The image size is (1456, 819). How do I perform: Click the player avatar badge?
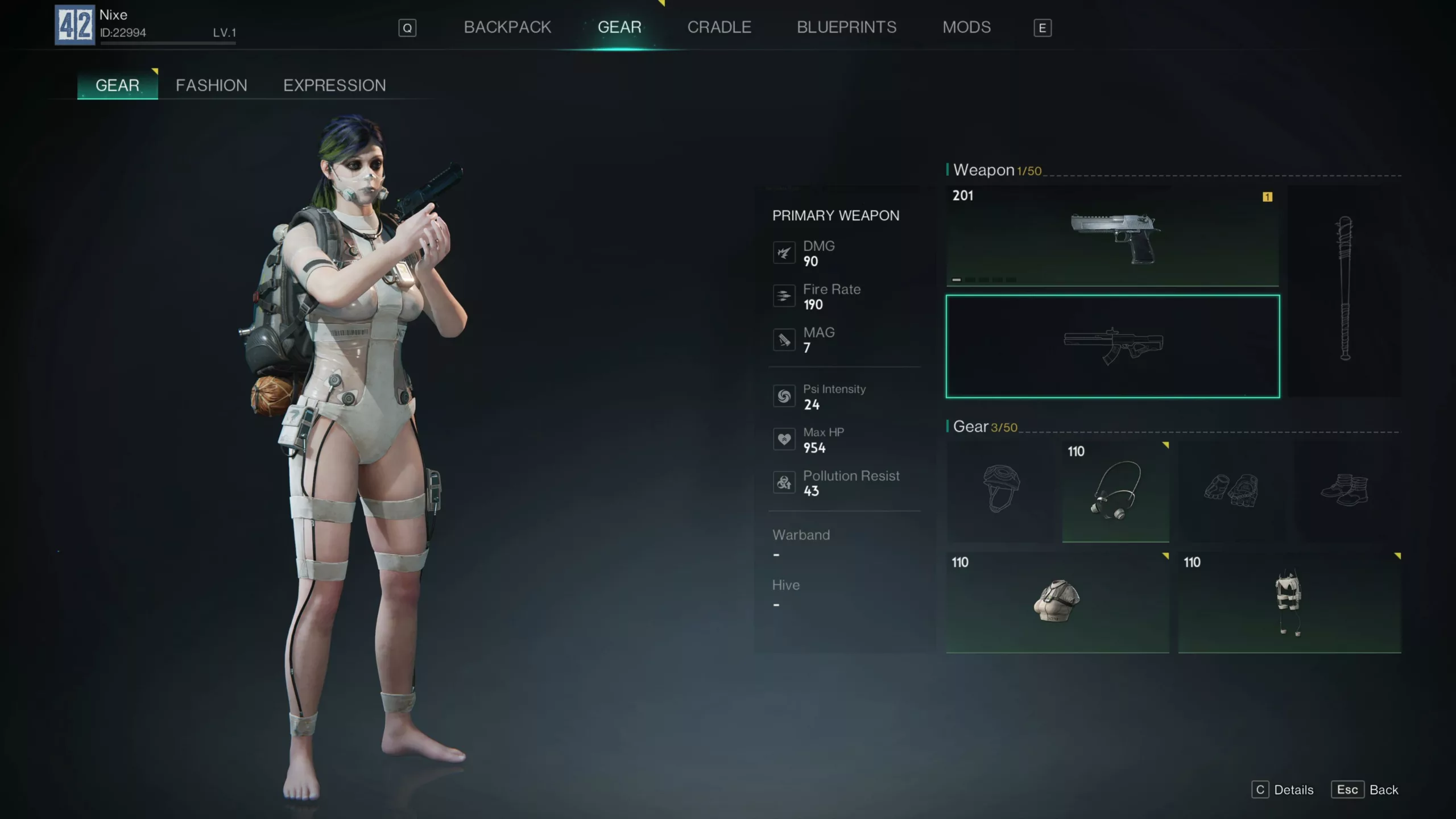pyautogui.click(x=75, y=25)
